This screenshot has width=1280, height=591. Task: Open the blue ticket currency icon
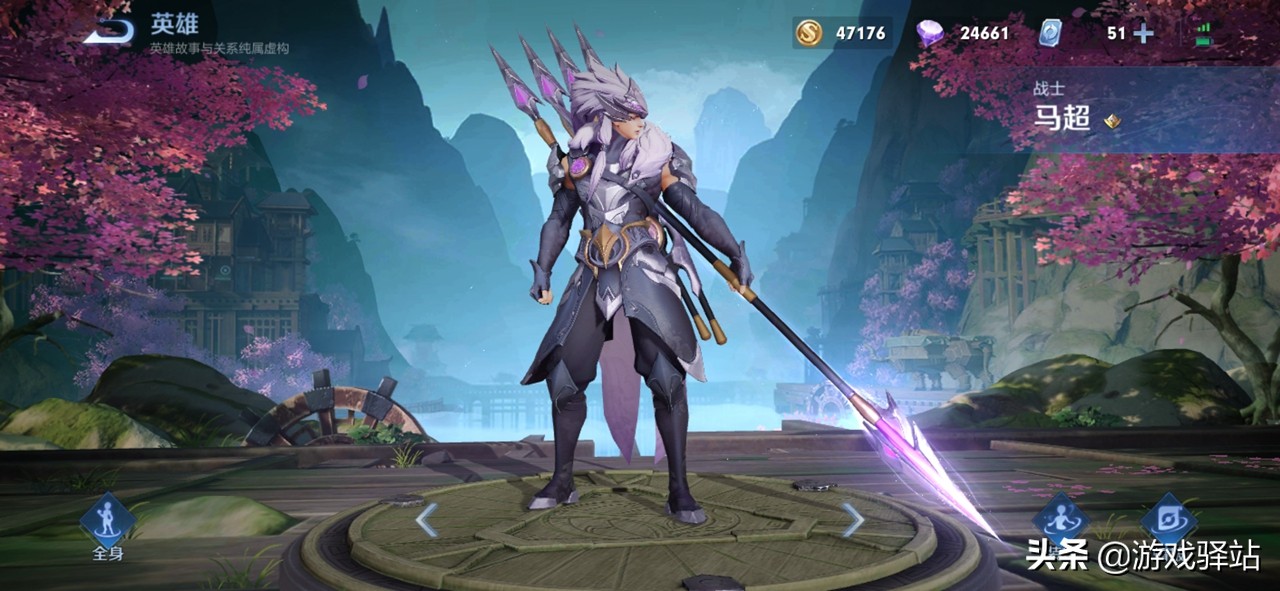point(1051,33)
